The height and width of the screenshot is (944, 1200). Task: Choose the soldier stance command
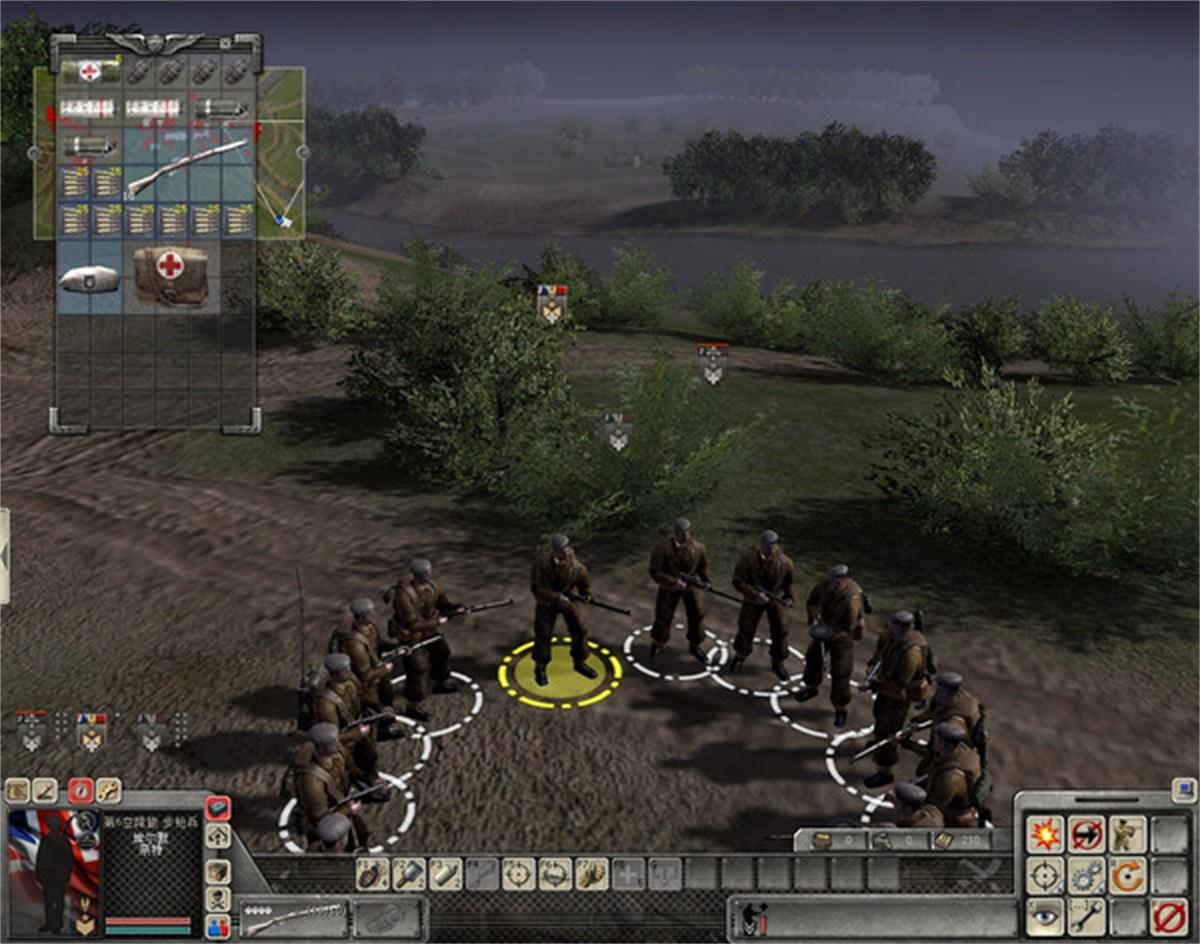pos(1127,834)
